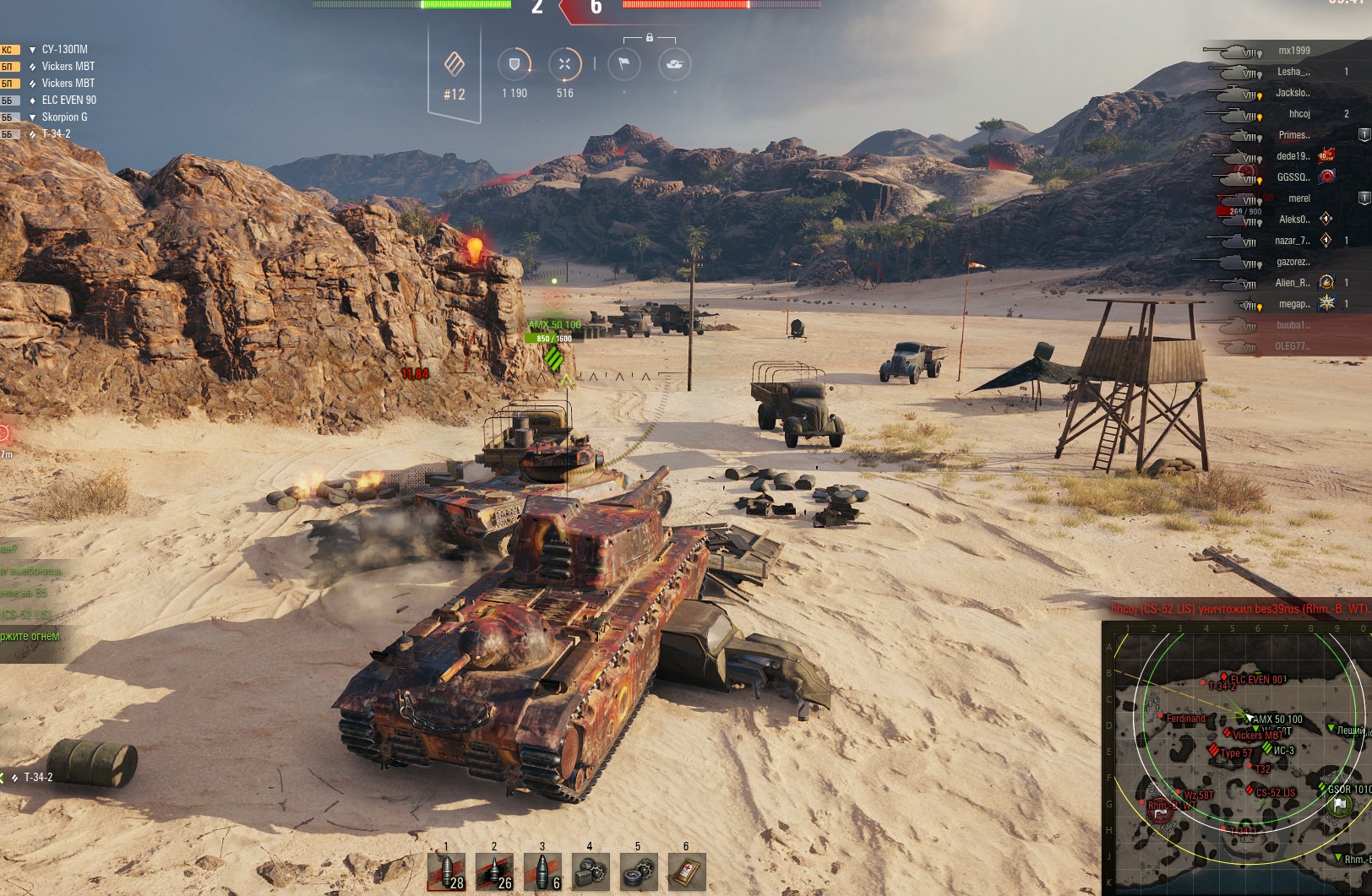Screen dimensions: 1372x896
Task: Activate the wheel-and-gear consumable in slot 5
Action: coord(639,872)
